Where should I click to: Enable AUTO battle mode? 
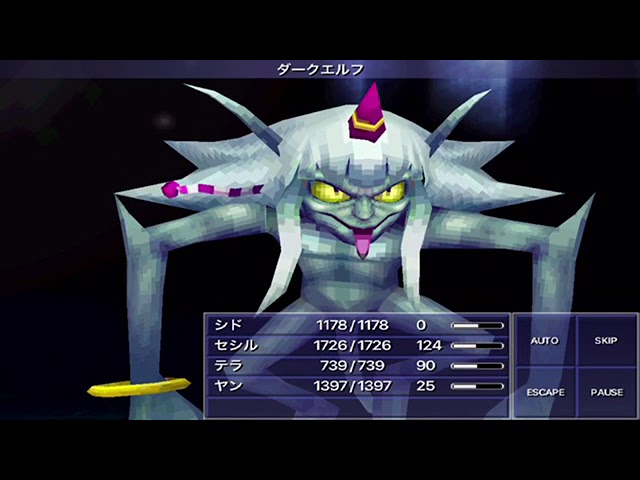point(544,341)
